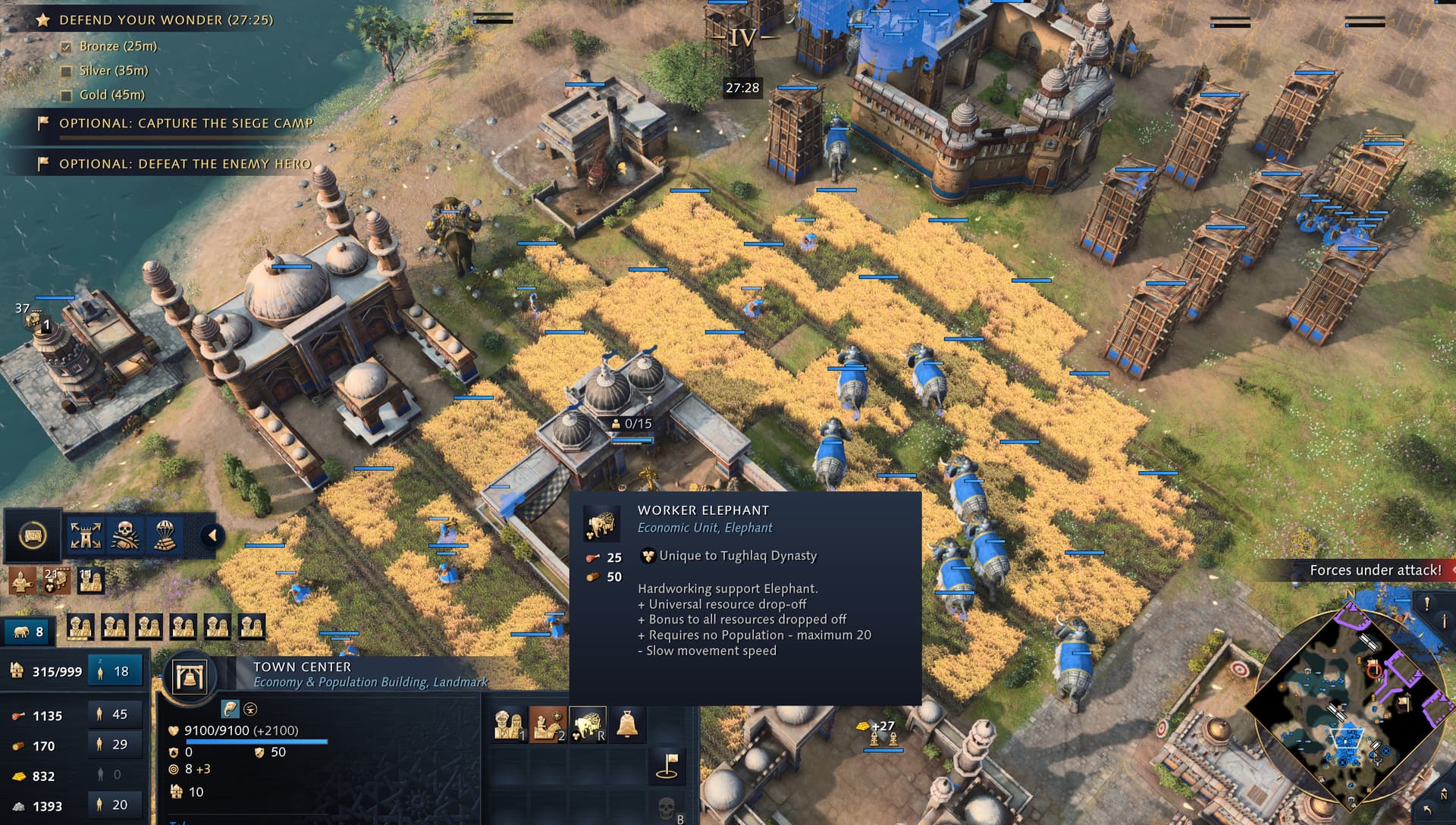
Task: Ring the Town Center bell
Action: [x=627, y=725]
